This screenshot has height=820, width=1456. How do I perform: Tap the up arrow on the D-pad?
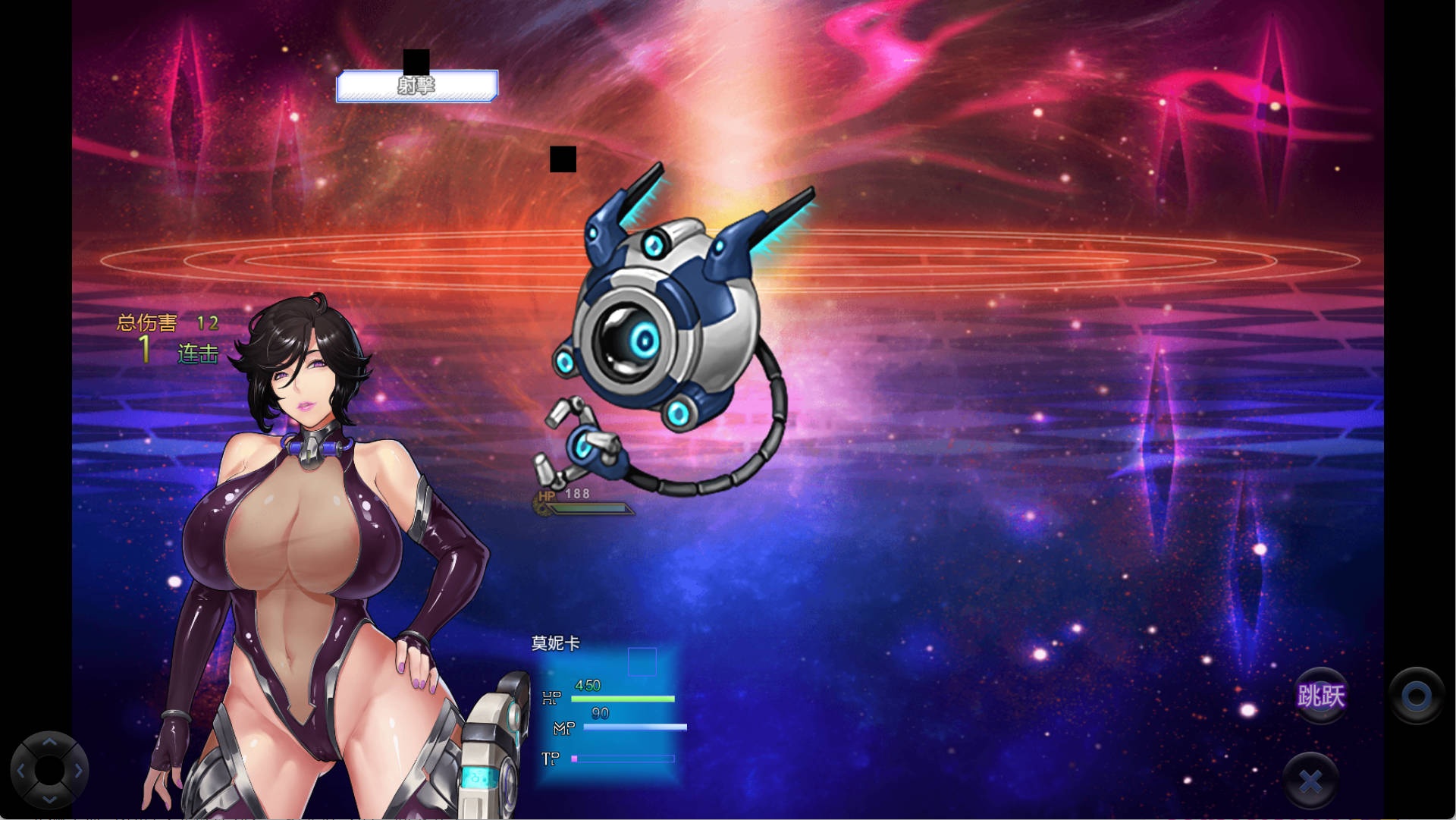(x=49, y=743)
